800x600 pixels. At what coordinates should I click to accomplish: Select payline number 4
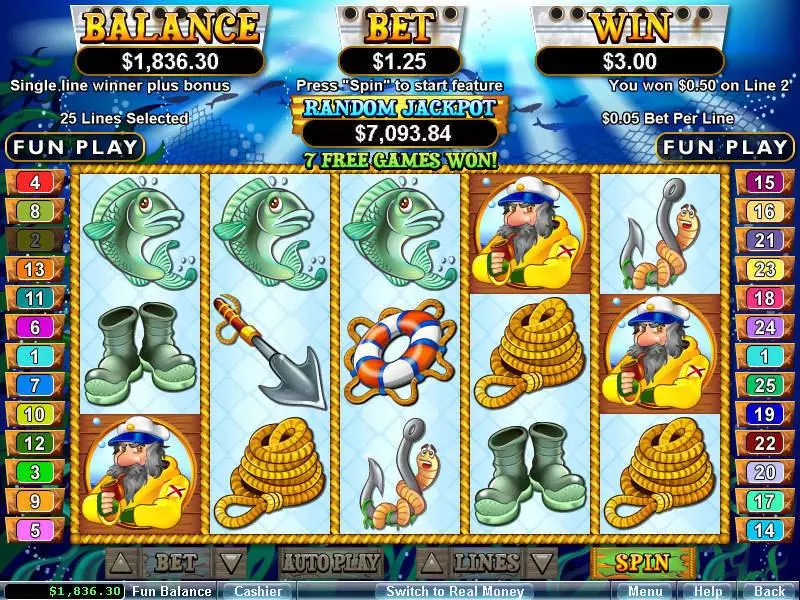[35, 183]
